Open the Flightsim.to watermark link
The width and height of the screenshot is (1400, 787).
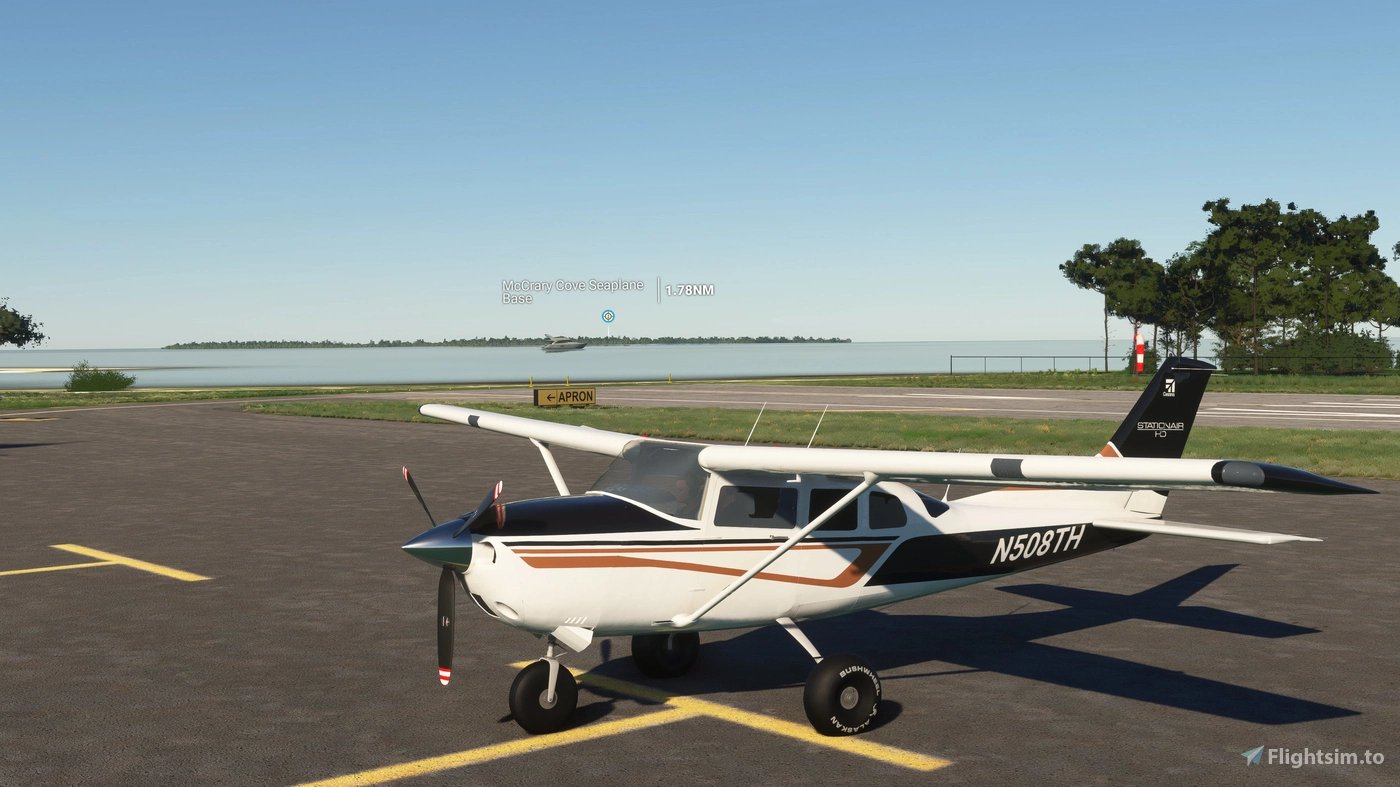pyautogui.click(x=1312, y=757)
